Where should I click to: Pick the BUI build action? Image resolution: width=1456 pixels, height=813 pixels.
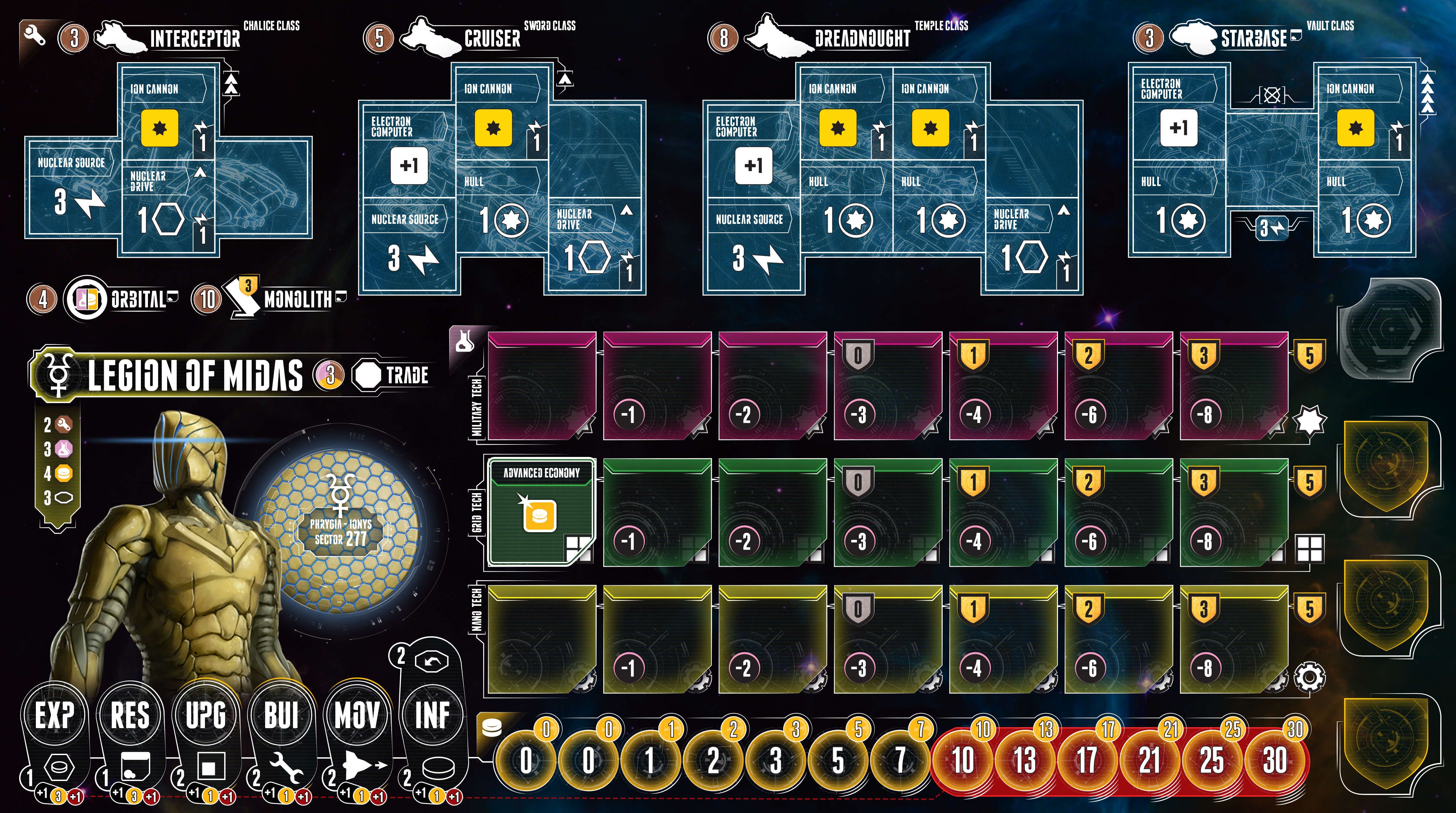click(281, 715)
